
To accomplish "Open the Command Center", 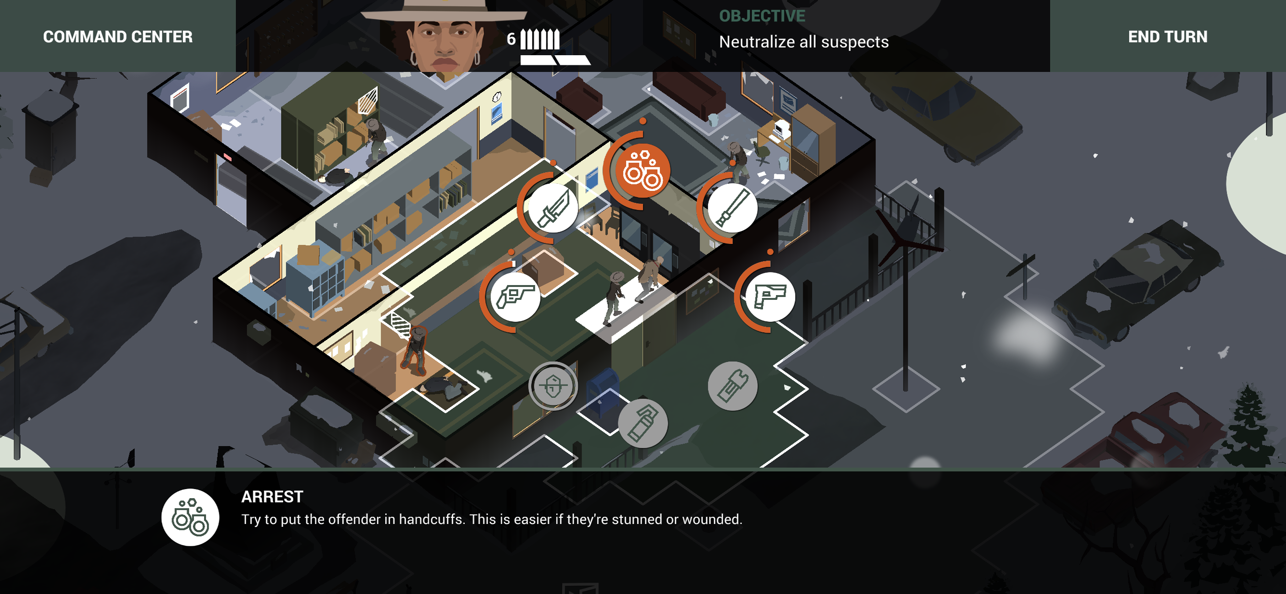I will click(x=118, y=37).
